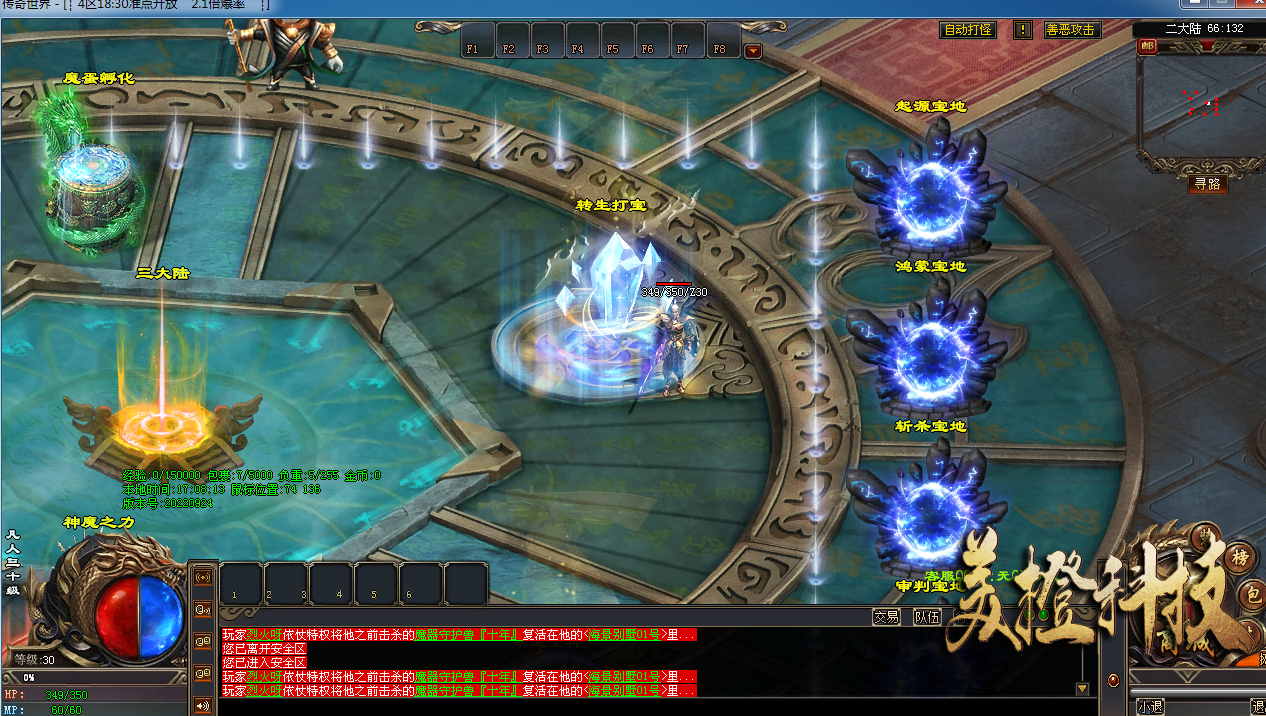Open the 队伍 team button
This screenshot has width=1266, height=716.
[x=927, y=617]
